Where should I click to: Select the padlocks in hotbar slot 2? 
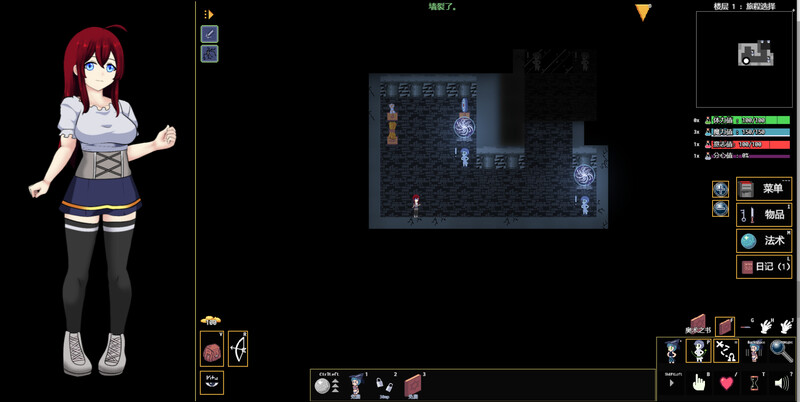[384, 385]
